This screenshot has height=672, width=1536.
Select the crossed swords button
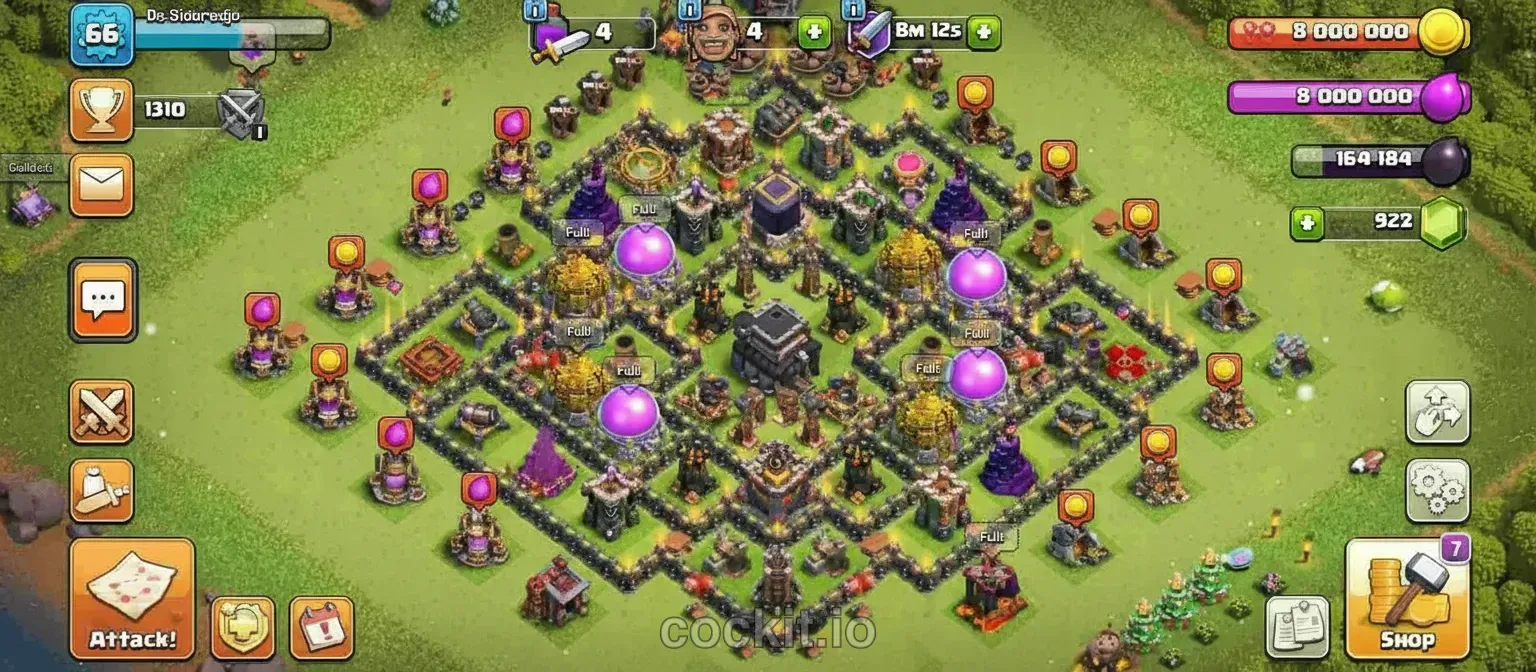tap(101, 411)
